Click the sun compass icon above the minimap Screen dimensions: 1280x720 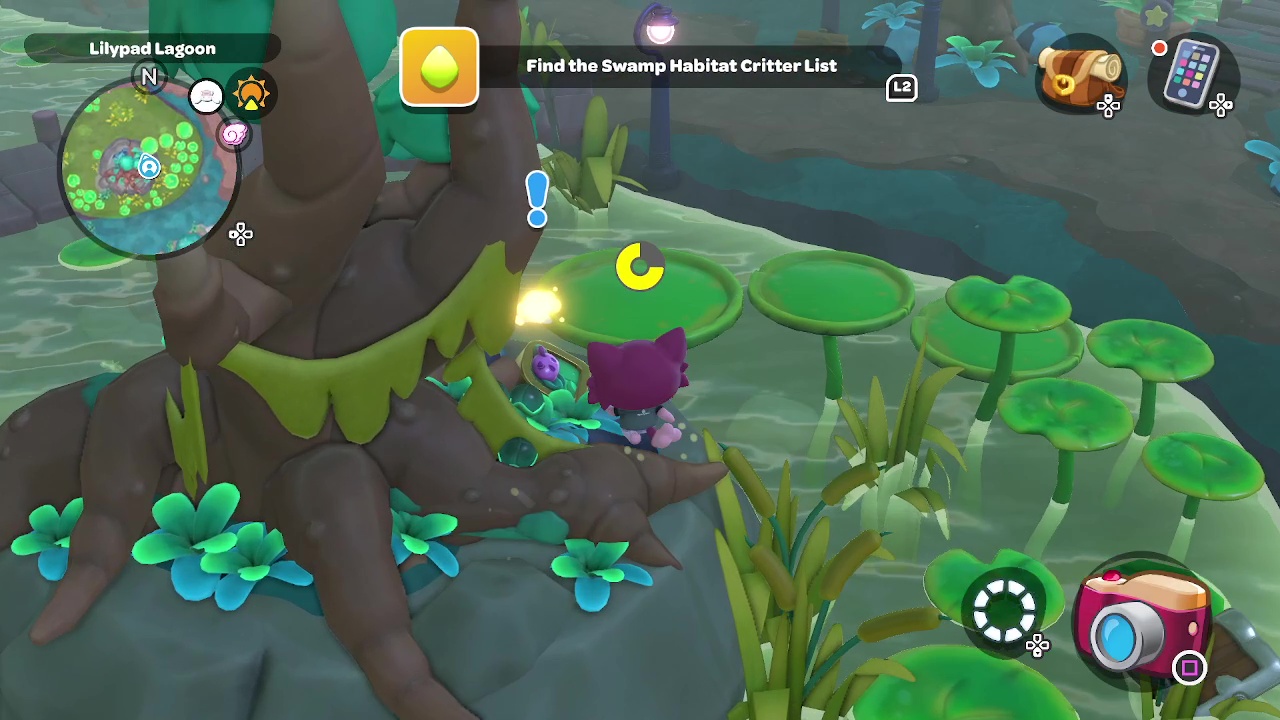[251, 92]
